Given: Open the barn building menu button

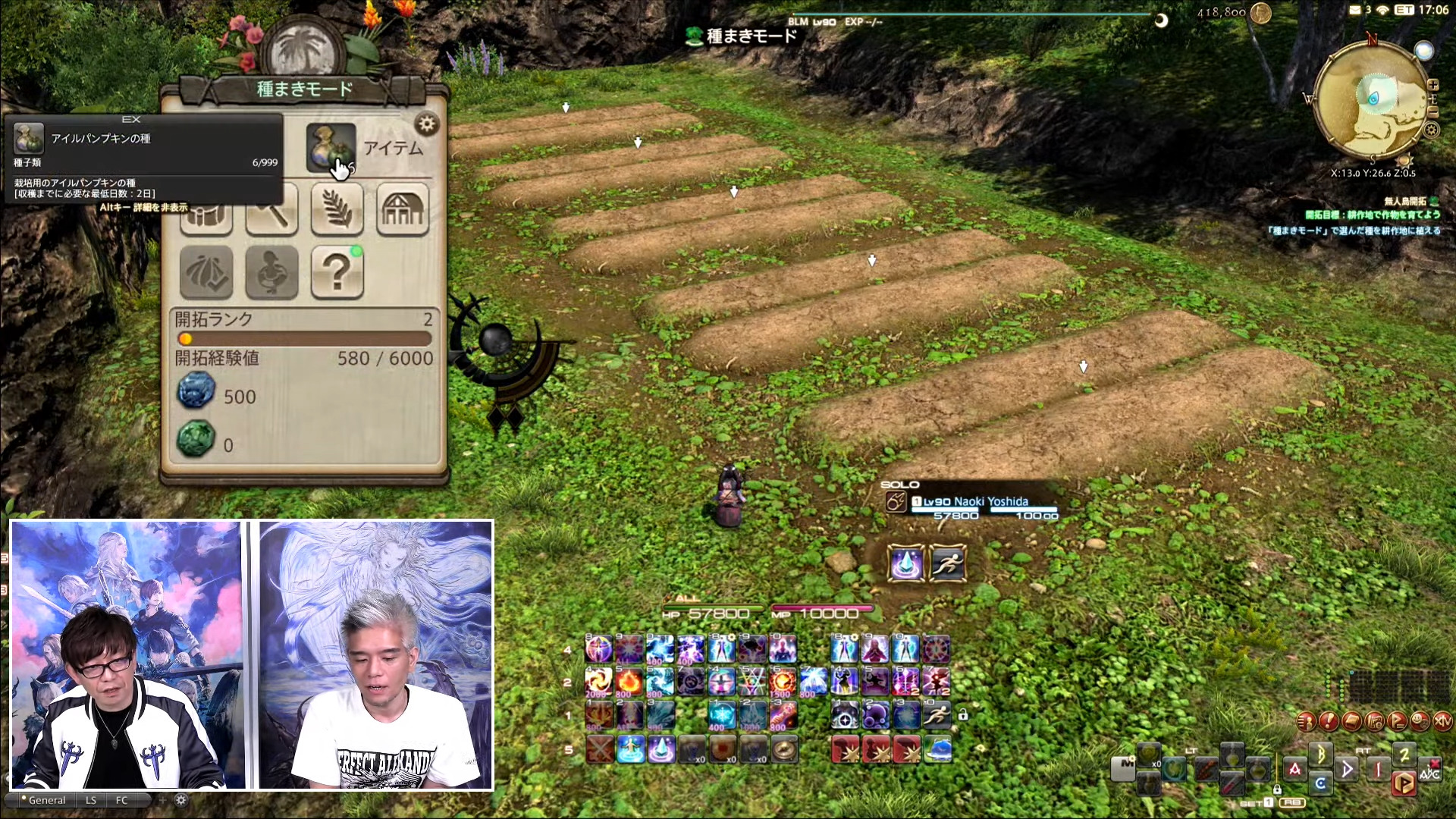Looking at the screenshot, I should 402,209.
